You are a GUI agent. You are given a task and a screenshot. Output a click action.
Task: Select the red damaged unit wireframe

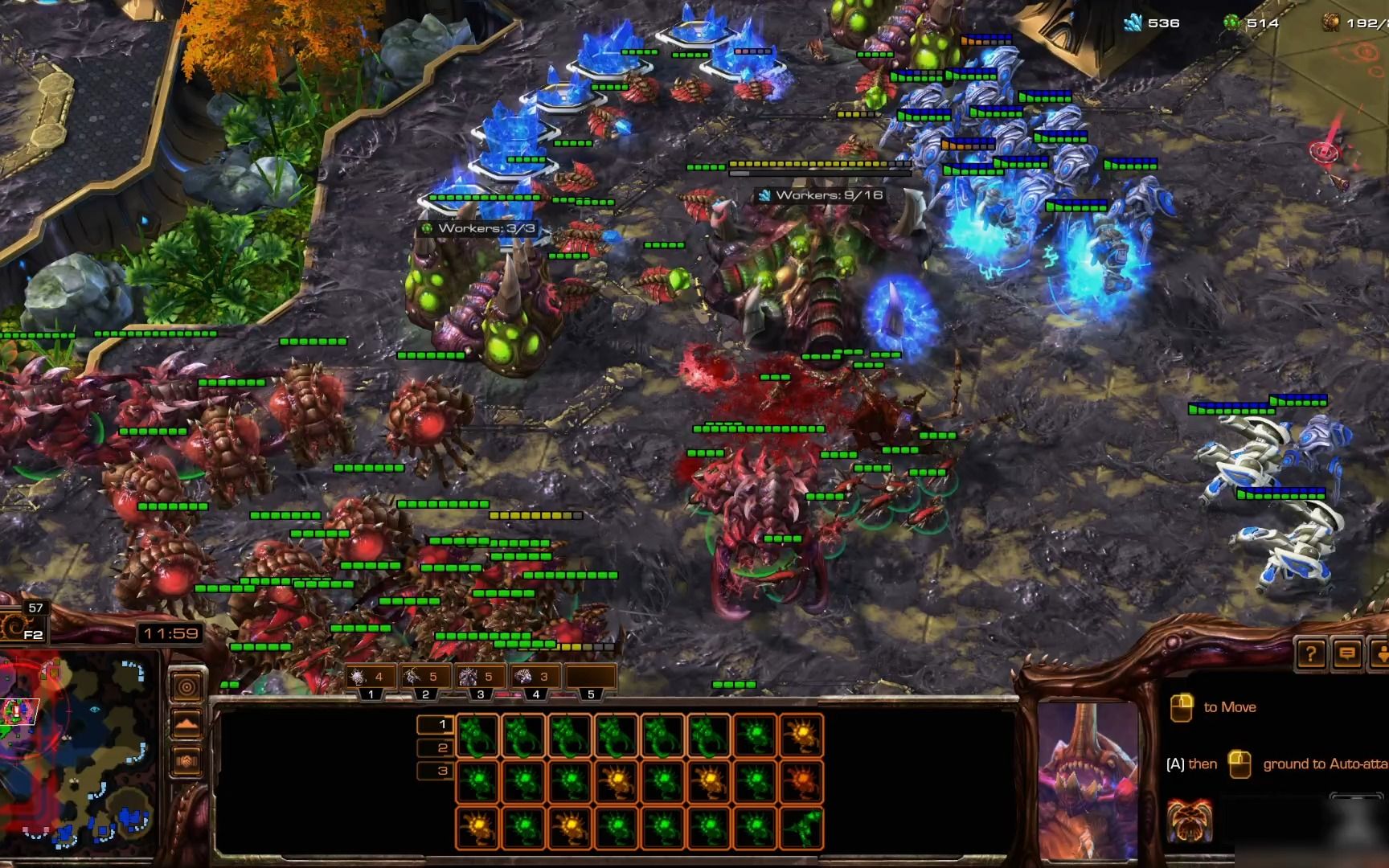point(801,780)
